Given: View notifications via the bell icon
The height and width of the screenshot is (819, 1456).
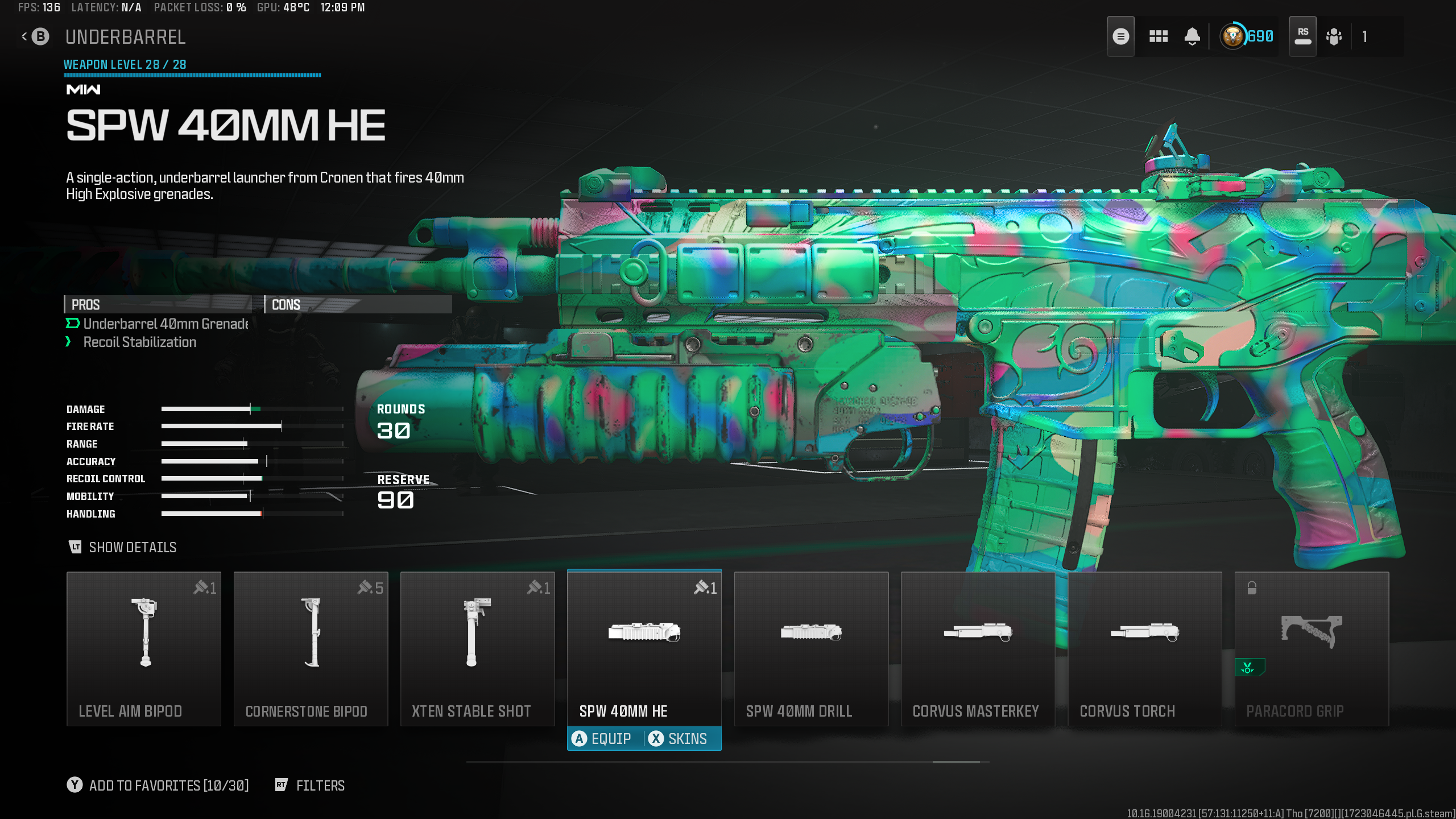Looking at the screenshot, I should click(1192, 37).
